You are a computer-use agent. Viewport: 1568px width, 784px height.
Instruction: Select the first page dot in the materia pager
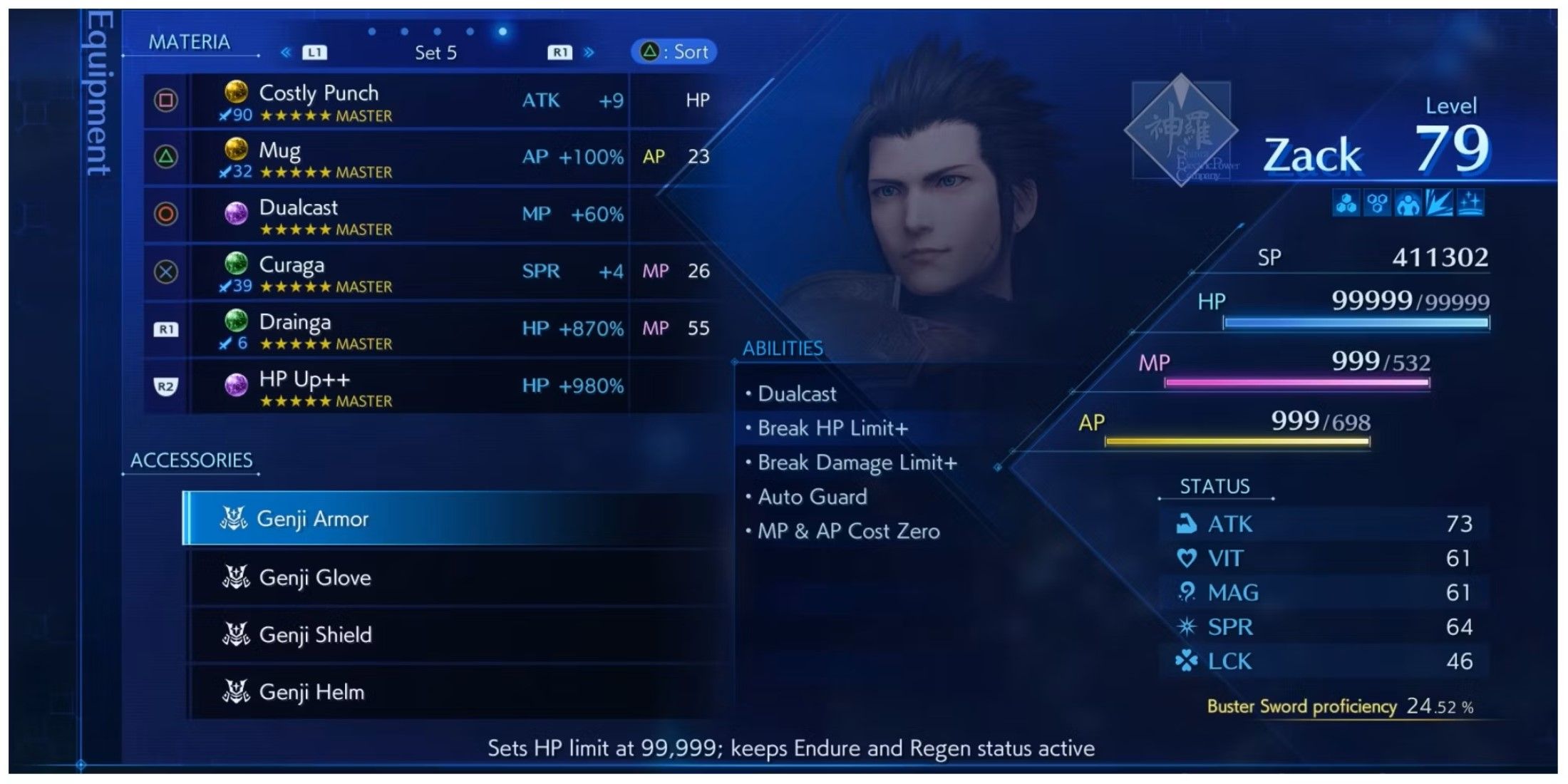[371, 31]
